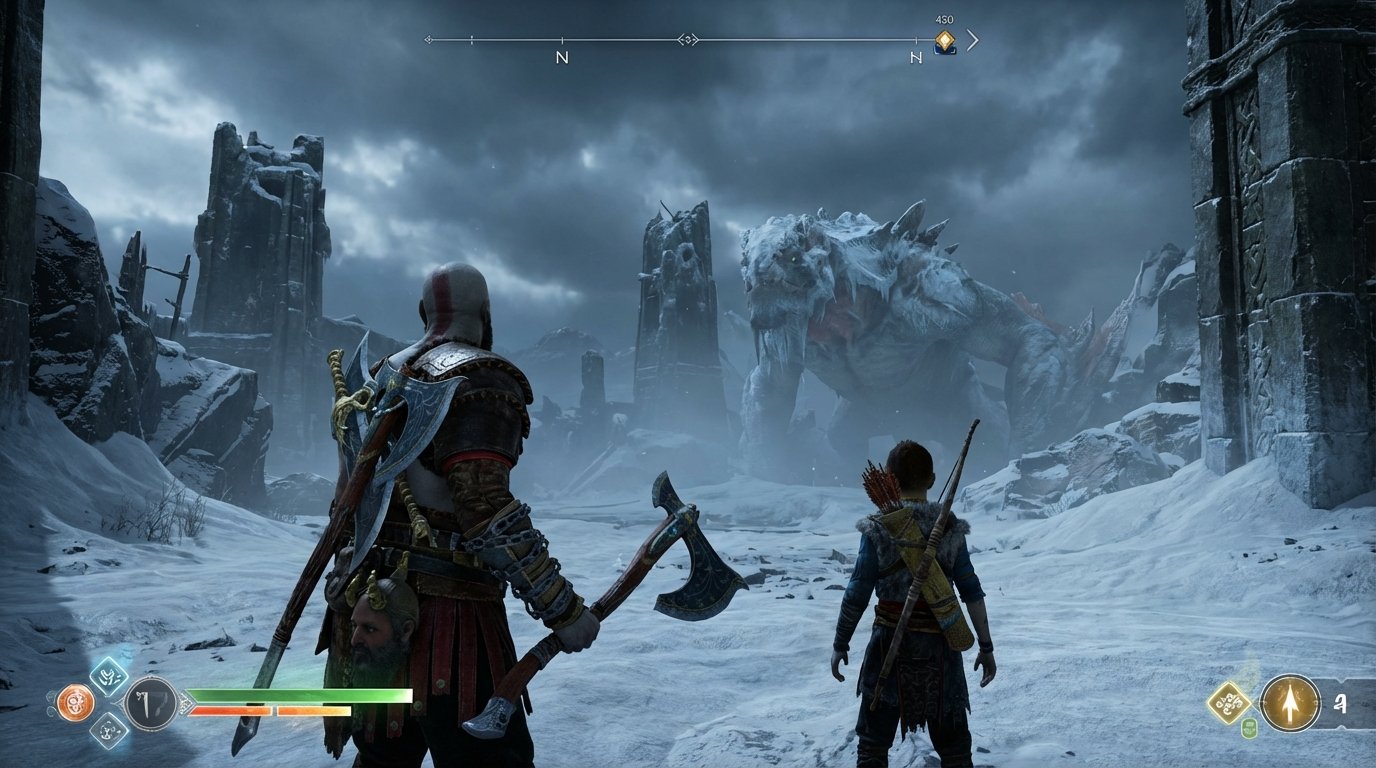This screenshot has height=768, width=1376.
Task: Expand the right-pointing chevron near objective marker
Action: 972,42
